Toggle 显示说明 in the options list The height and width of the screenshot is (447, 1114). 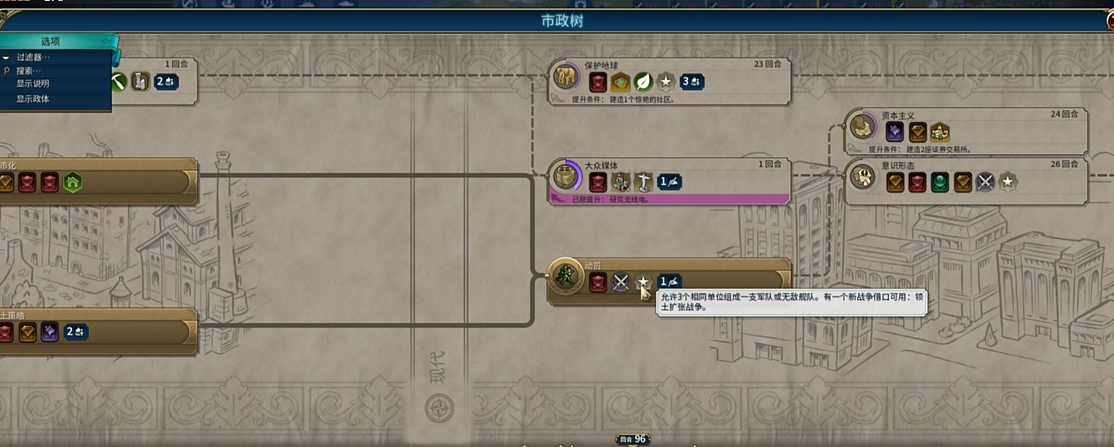pyautogui.click(x=33, y=84)
